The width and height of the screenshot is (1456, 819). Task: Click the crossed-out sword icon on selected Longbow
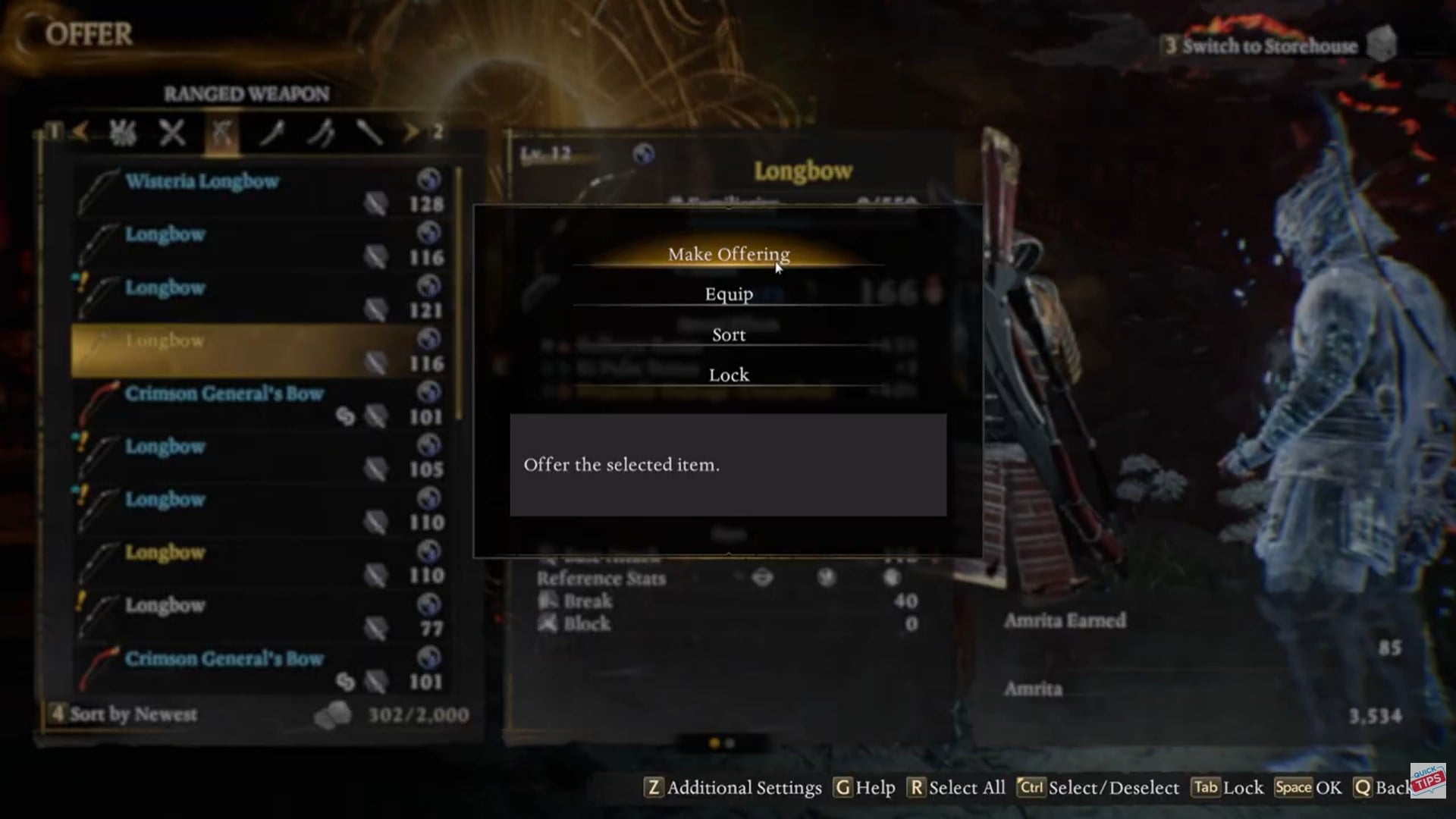[x=378, y=362]
